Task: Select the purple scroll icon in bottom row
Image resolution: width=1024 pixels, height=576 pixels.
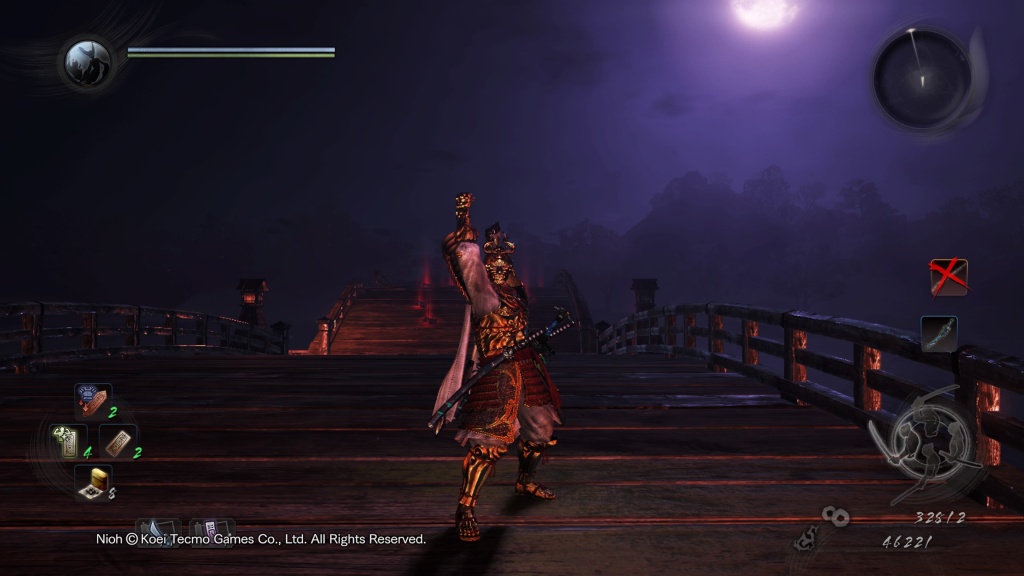Action: click(x=212, y=530)
